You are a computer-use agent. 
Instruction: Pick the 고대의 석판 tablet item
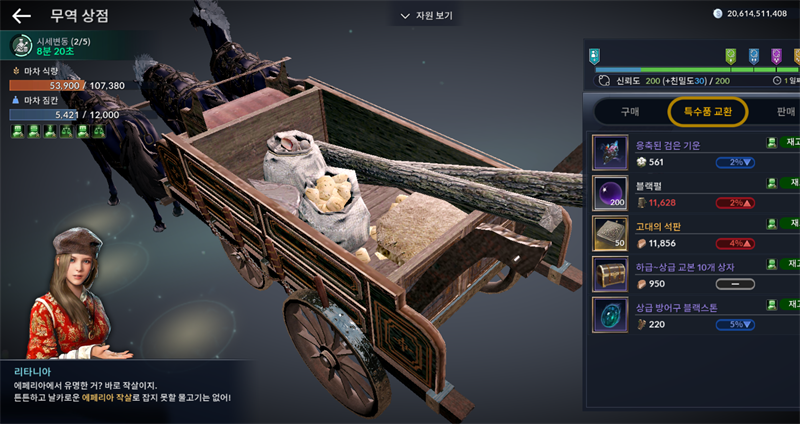[611, 233]
